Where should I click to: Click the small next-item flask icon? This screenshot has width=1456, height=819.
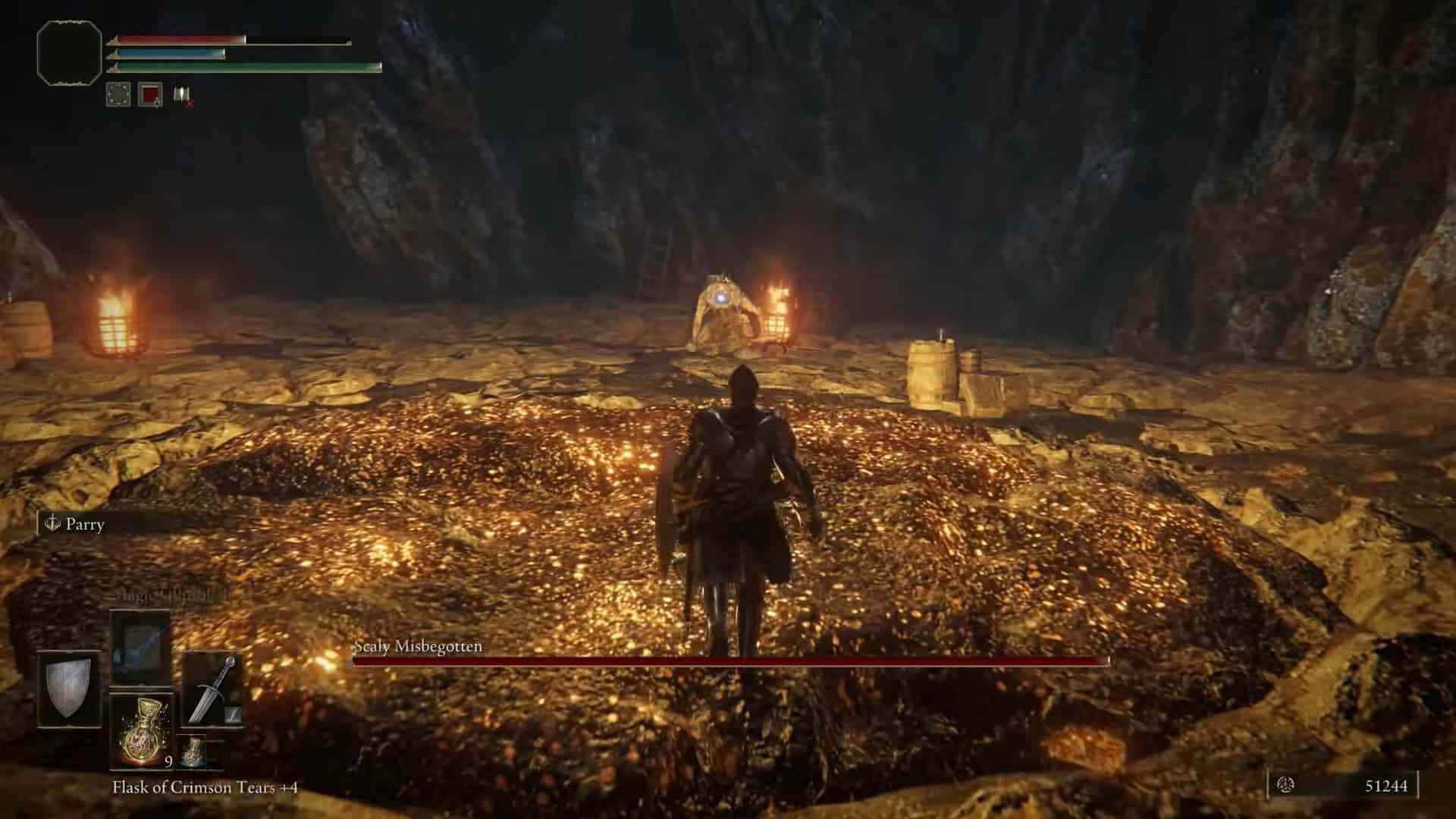point(194,749)
